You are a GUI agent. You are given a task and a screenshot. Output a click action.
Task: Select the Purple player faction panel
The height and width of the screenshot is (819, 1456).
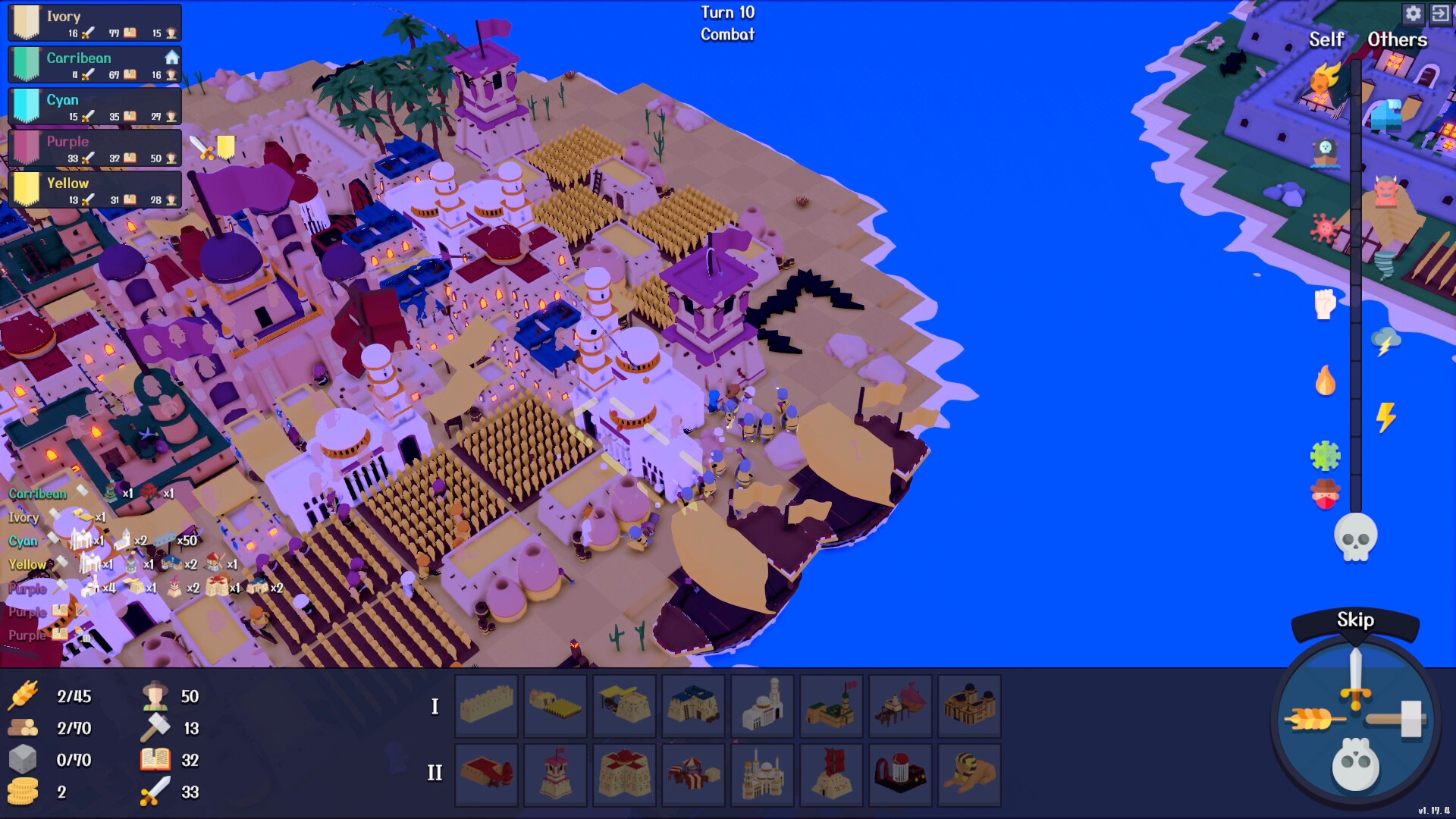[x=94, y=149]
